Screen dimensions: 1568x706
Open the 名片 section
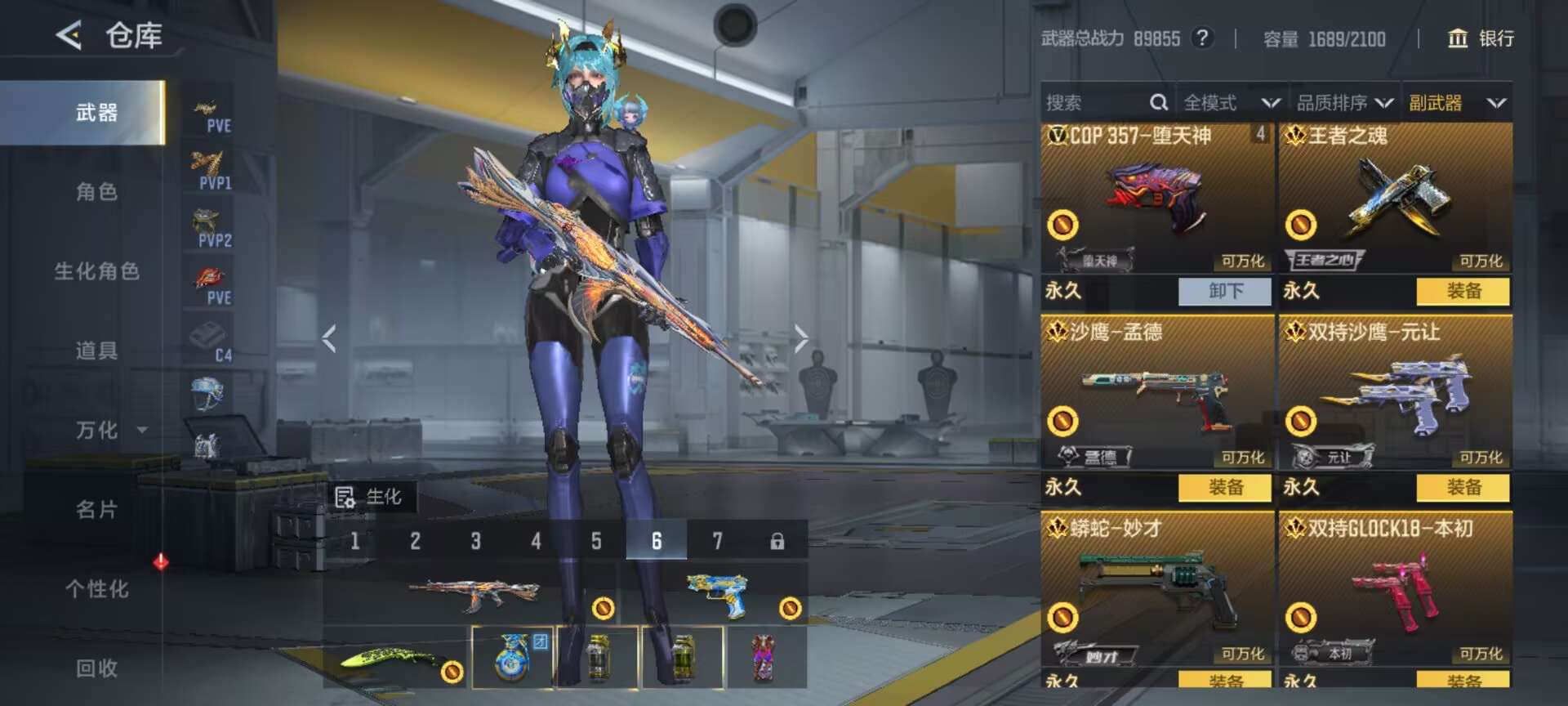pyautogui.click(x=96, y=509)
